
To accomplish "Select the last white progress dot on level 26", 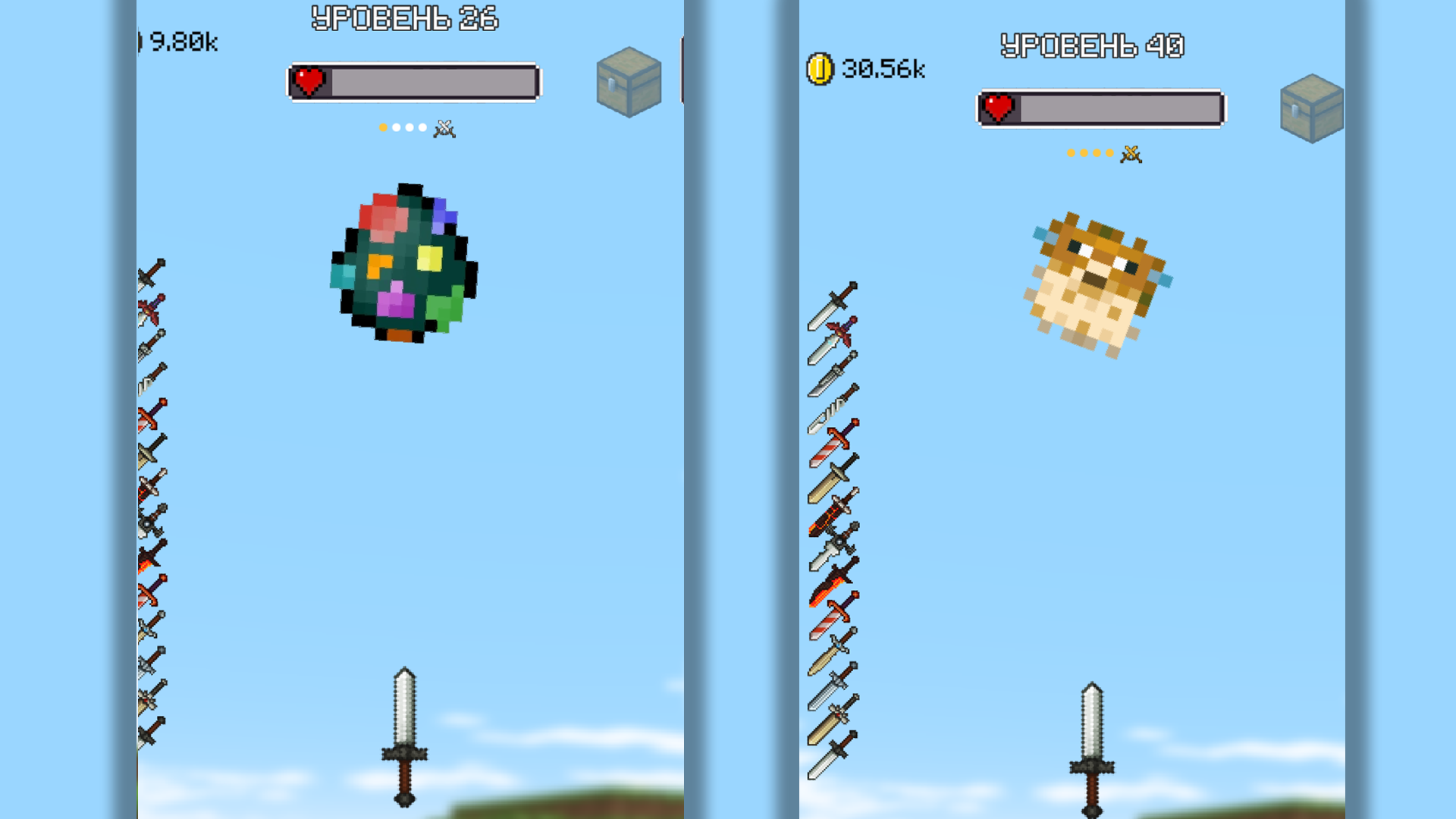I will [x=422, y=127].
